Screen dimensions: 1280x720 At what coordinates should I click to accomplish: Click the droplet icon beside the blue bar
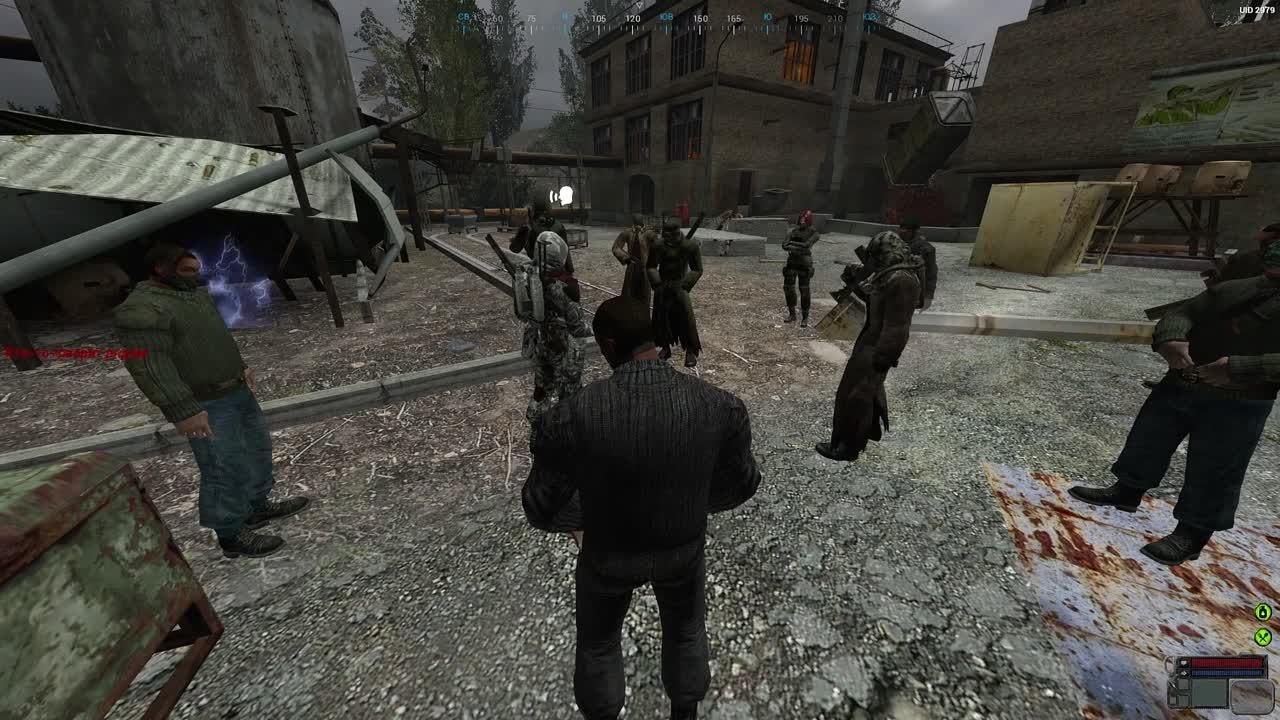click(1184, 672)
